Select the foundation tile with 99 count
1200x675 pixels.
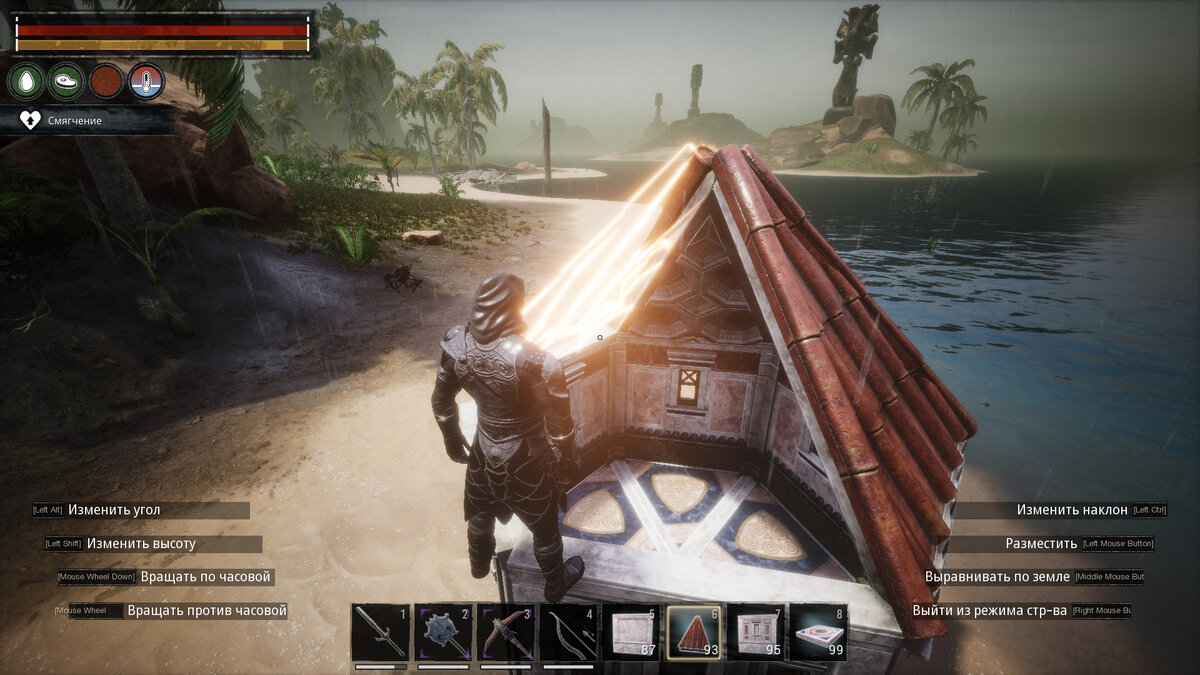point(820,633)
